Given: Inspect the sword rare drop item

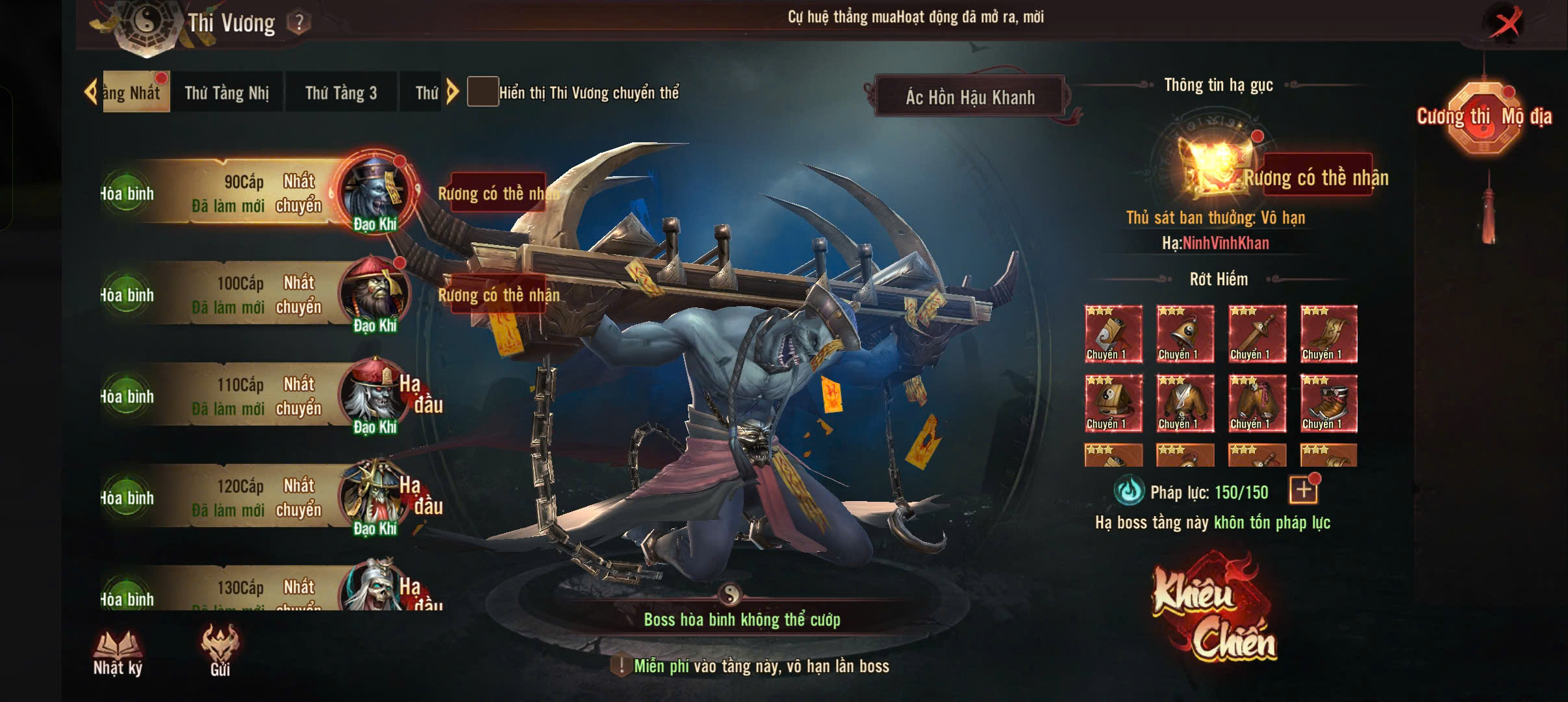Looking at the screenshot, I should (x=1257, y=334).
